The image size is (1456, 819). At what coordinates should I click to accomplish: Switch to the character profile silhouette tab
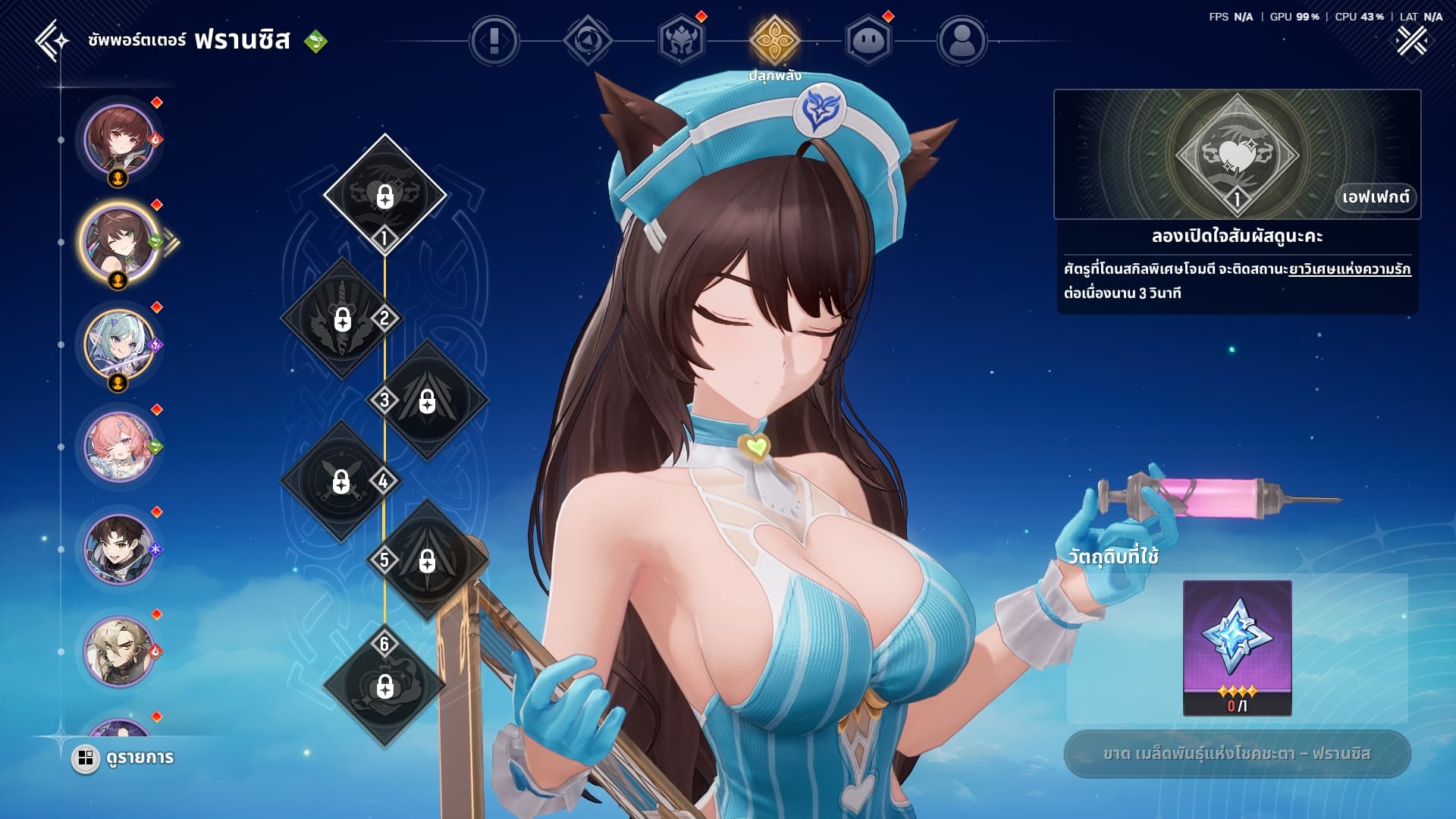coord(962,40)
